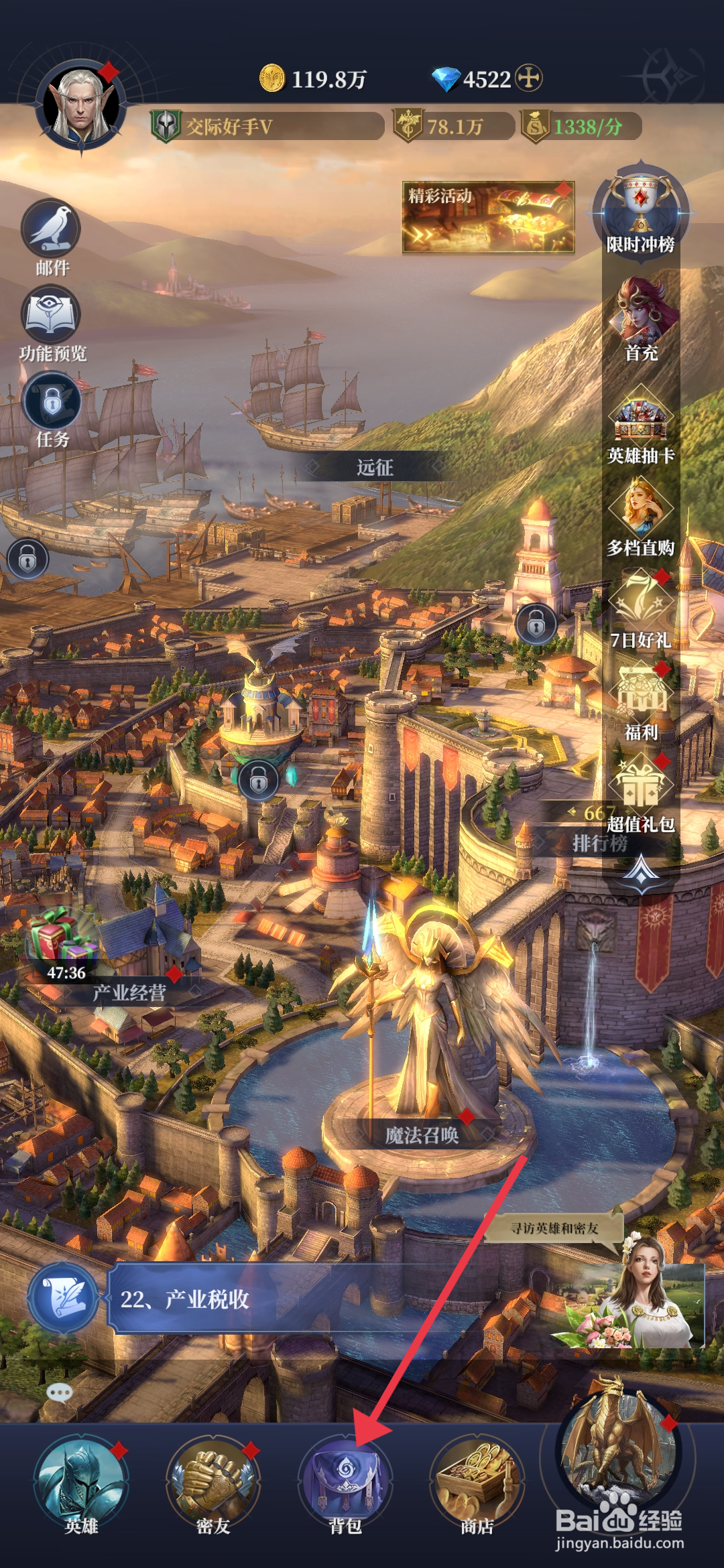Screen dimensions: 724x1568
Task: Add diamonds with the plus button
Action: click(529, 78)
